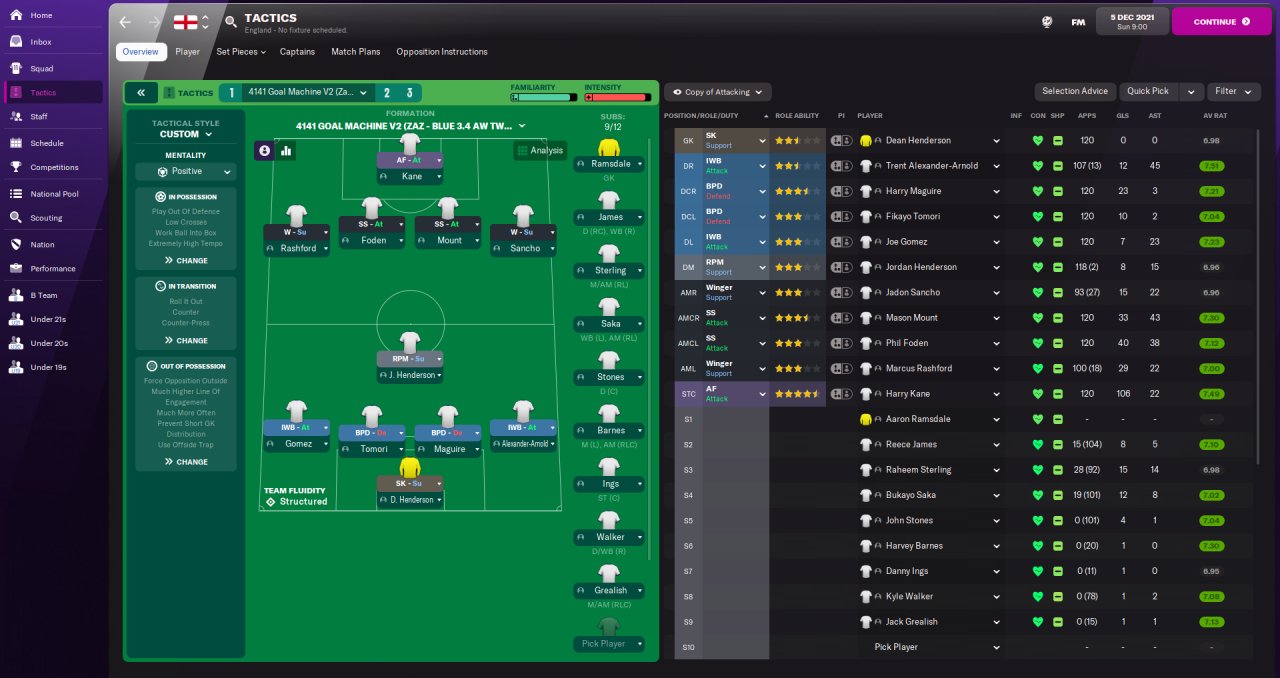This screenshot has height=678, width=1280.
Task: Go to the Squad screen
Action: coord(41,68)
